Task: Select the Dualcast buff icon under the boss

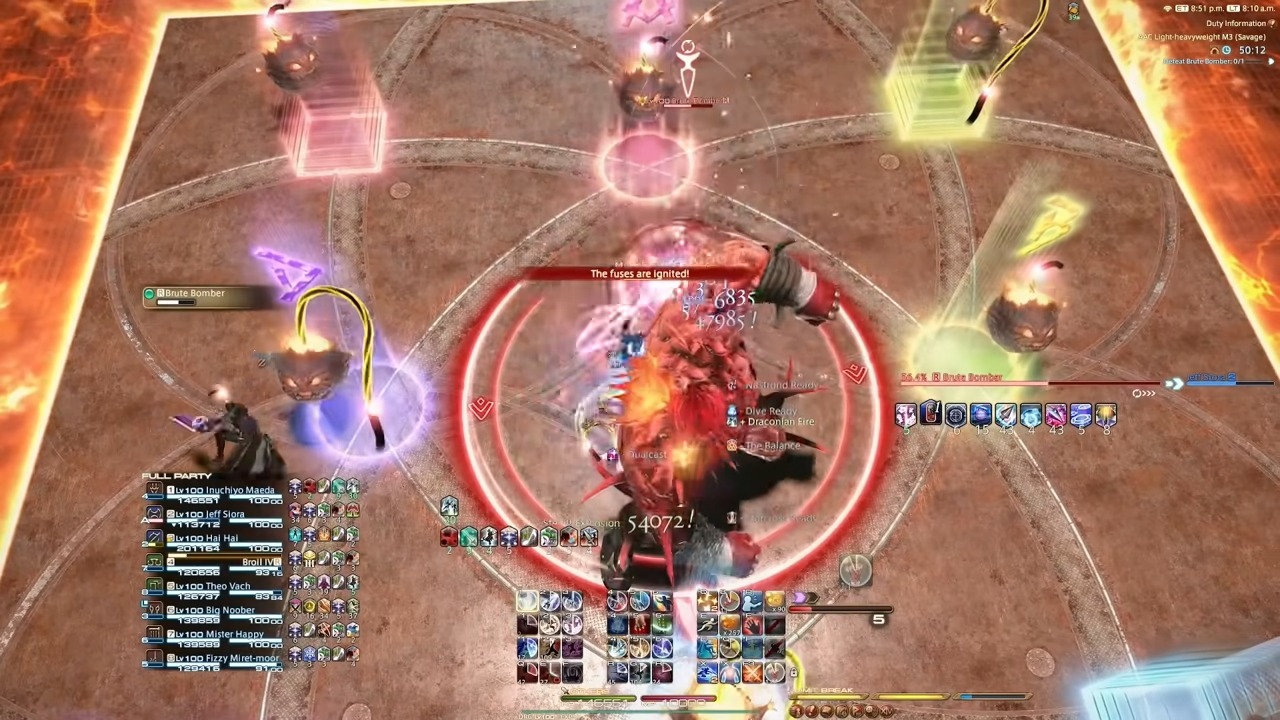Action: [x=613, y=454]
